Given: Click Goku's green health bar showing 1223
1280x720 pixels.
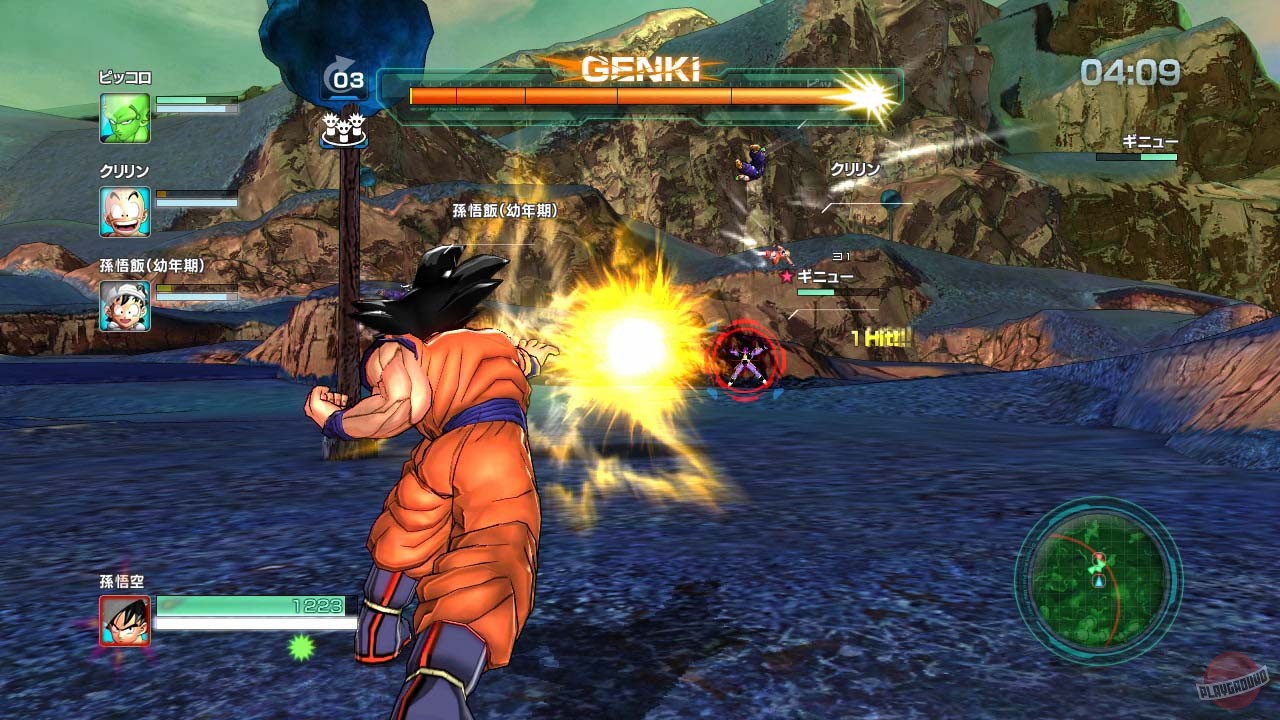Looking at the screenshot, I should 250,607.
